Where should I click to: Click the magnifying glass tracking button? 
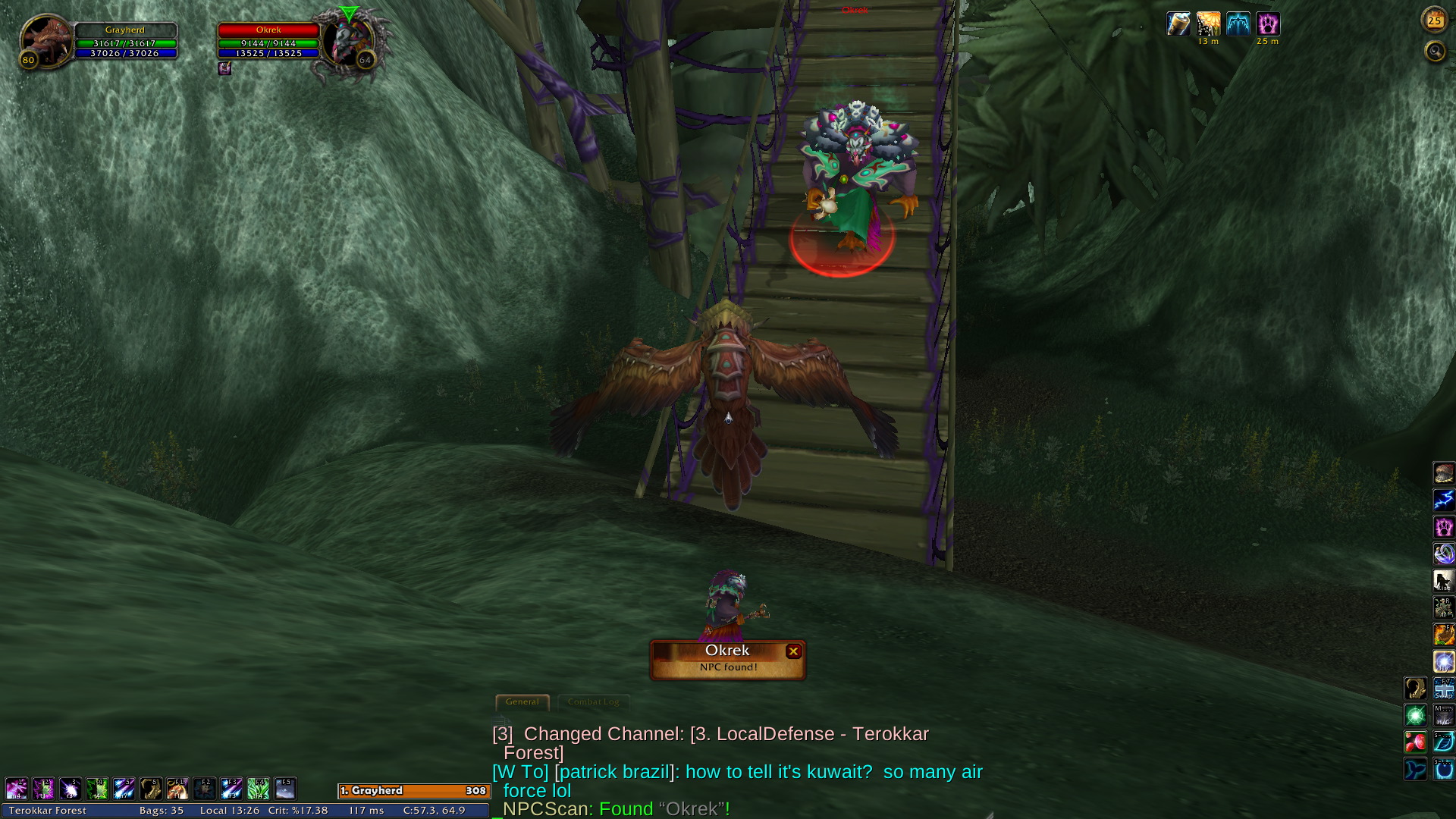point(1435,52)
